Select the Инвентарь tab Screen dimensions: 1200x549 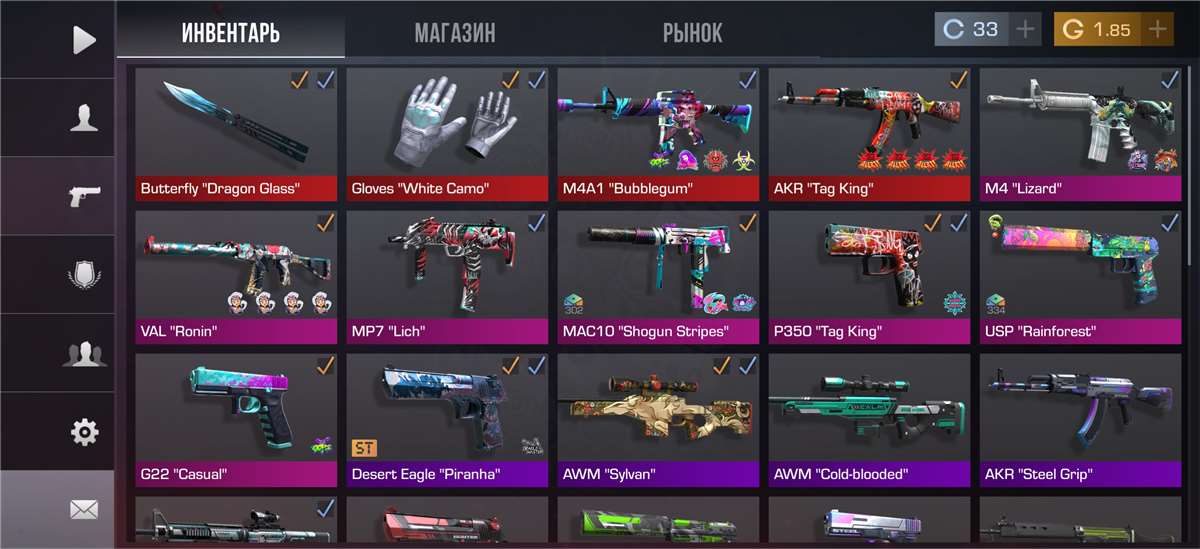pyautogui.click(x=230, y=33)
